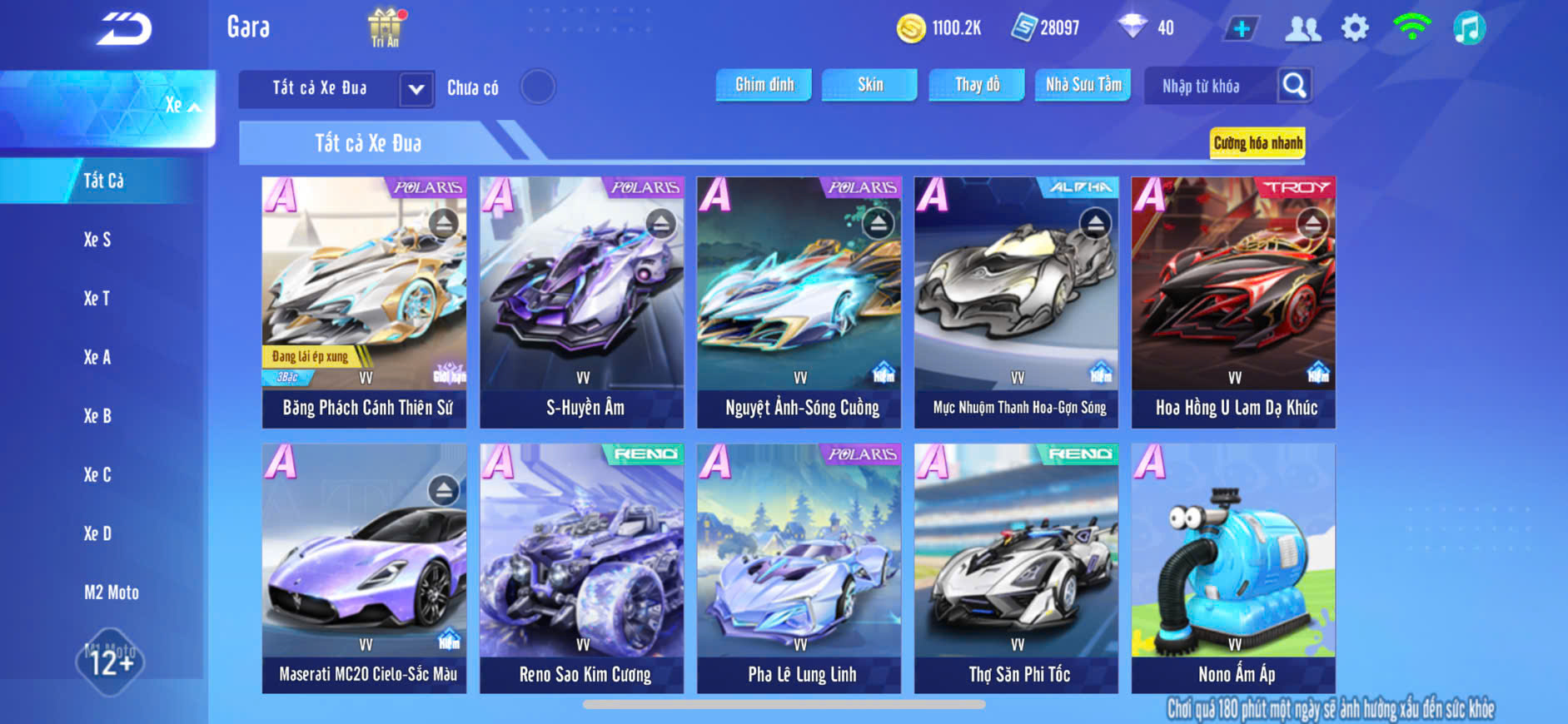This screenshot has width=1568, height=724.
Task: Focus the Nhập từ khóa search field
Action: tap(1209, 87)
